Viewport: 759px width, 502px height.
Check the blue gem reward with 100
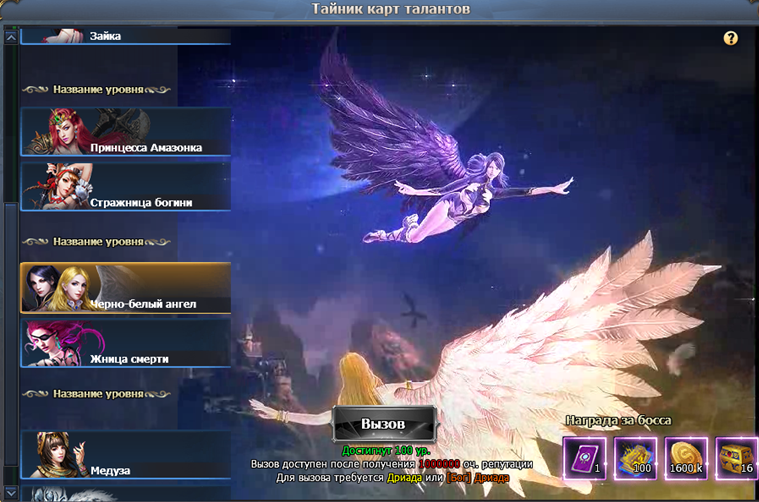point(634,457)
